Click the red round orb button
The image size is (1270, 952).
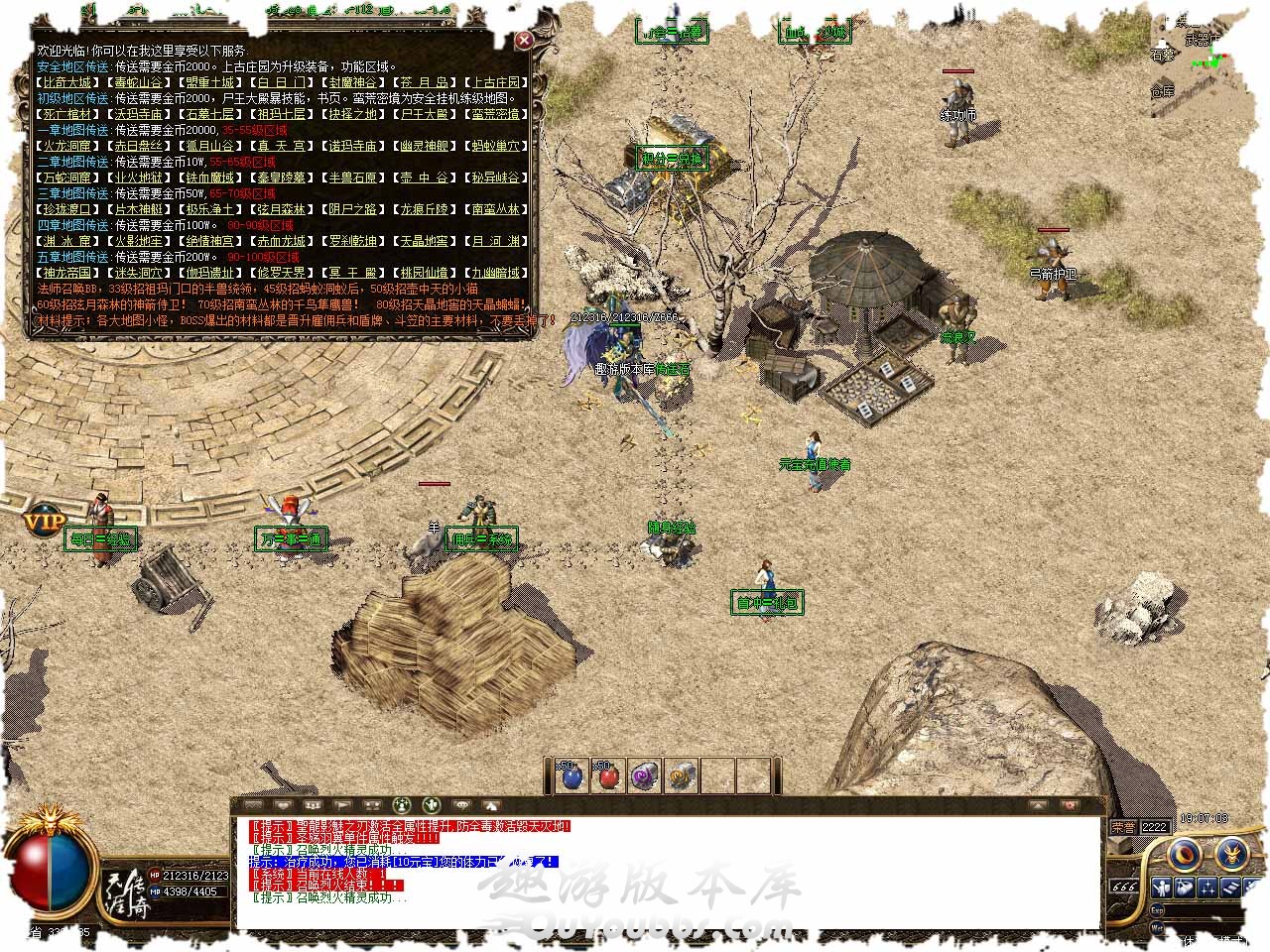(1184, 854)
